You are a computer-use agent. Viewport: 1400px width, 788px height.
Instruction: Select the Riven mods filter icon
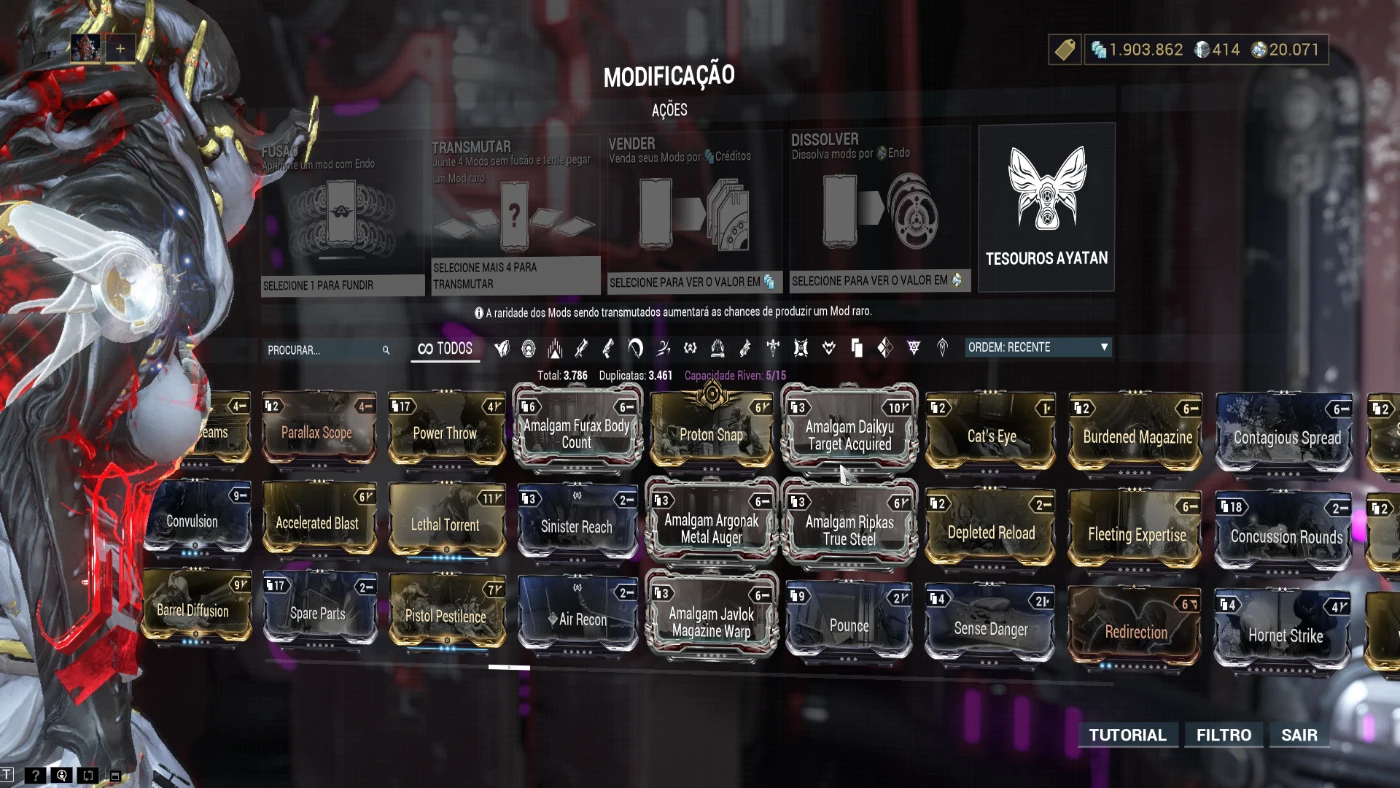886,347
